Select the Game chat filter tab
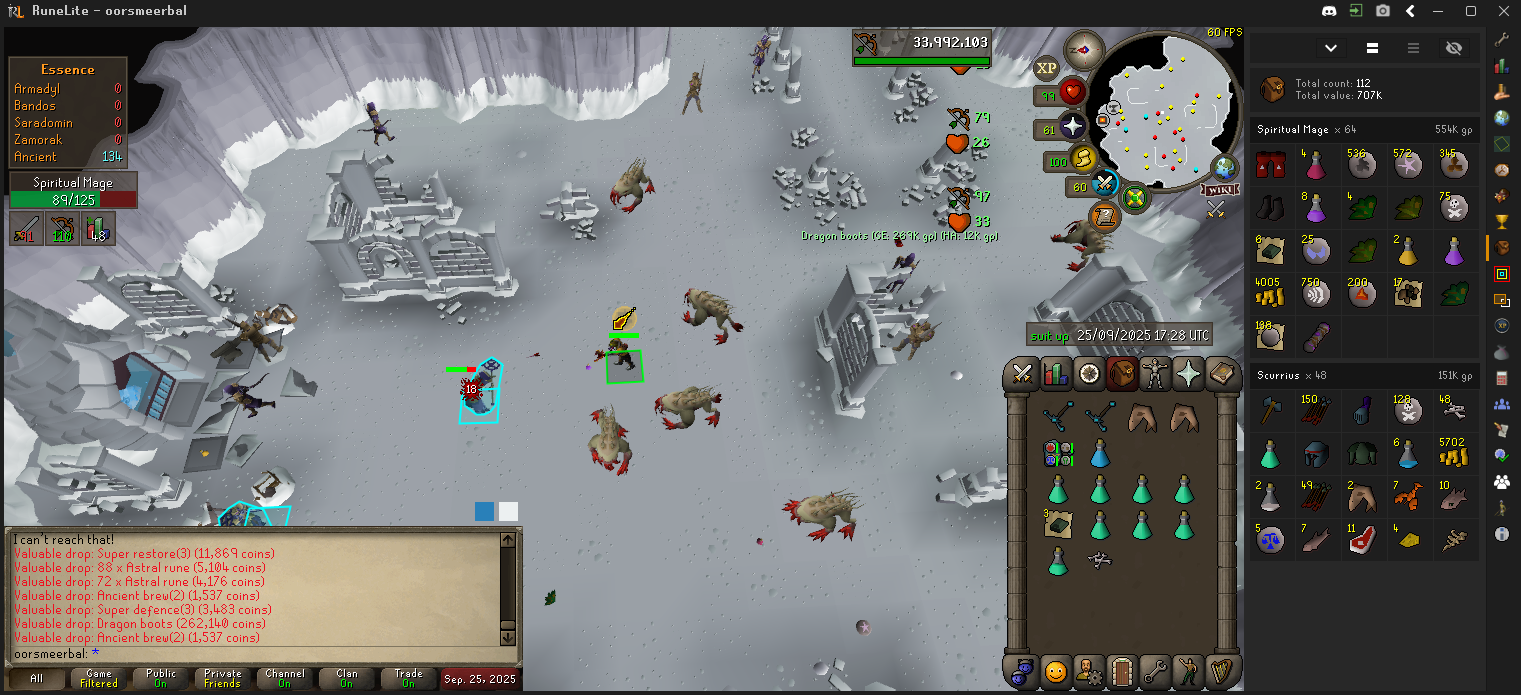 pyautogui.click(x=99, y=678)
